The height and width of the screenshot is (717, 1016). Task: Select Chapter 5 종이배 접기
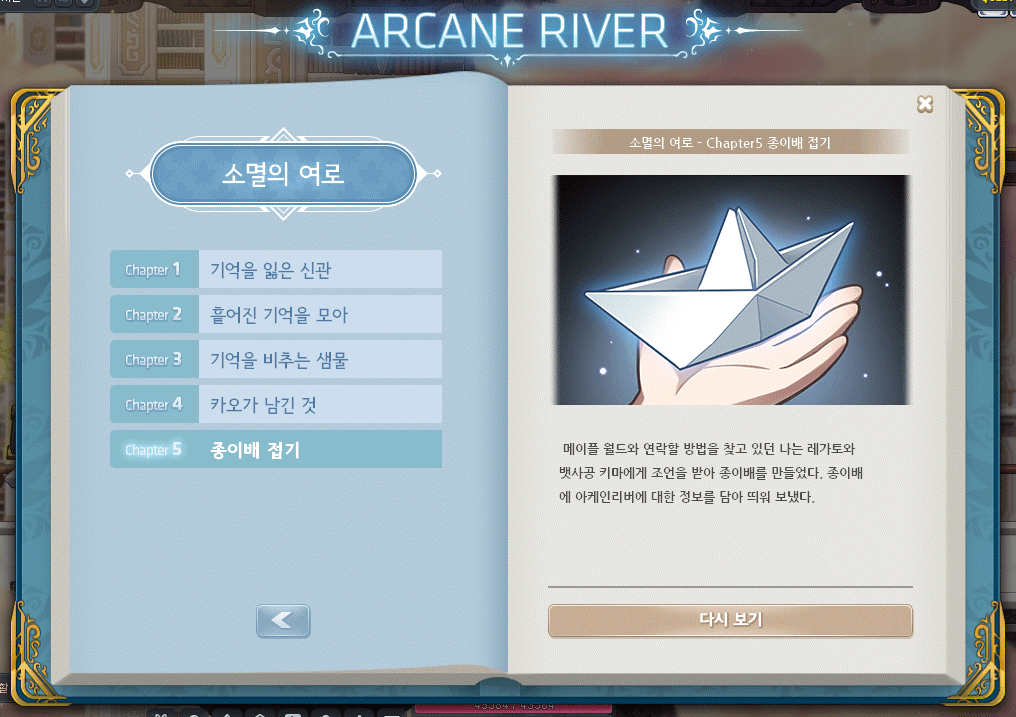tap(276, 449)
